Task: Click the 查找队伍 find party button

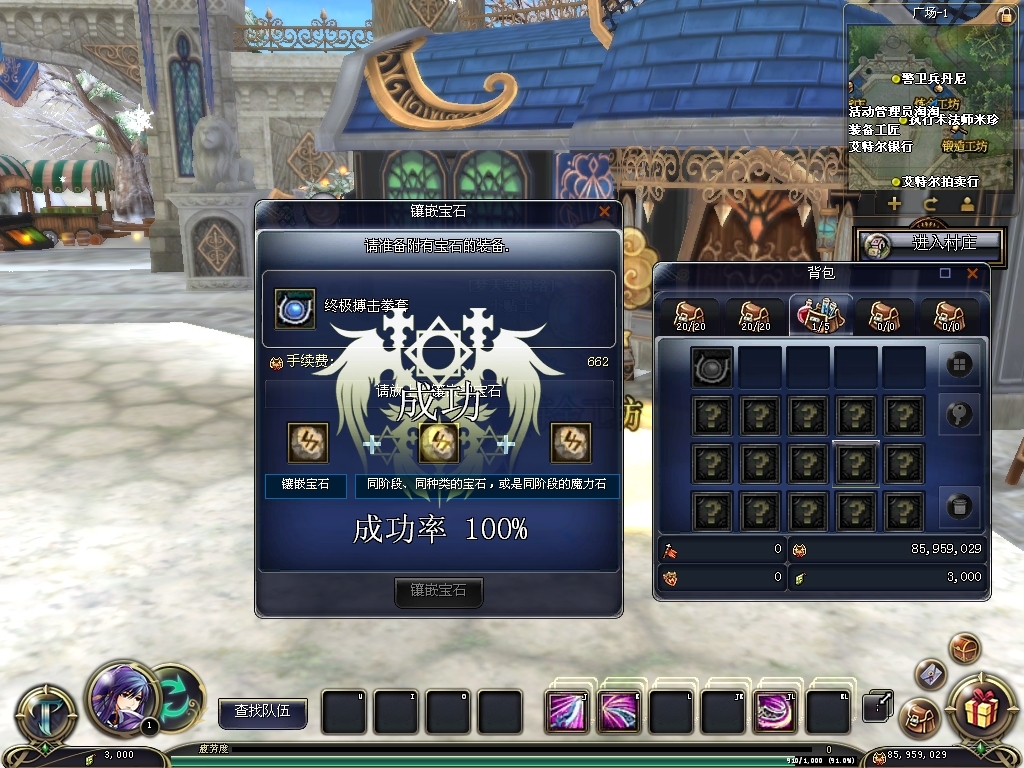Action: point(262,711)
